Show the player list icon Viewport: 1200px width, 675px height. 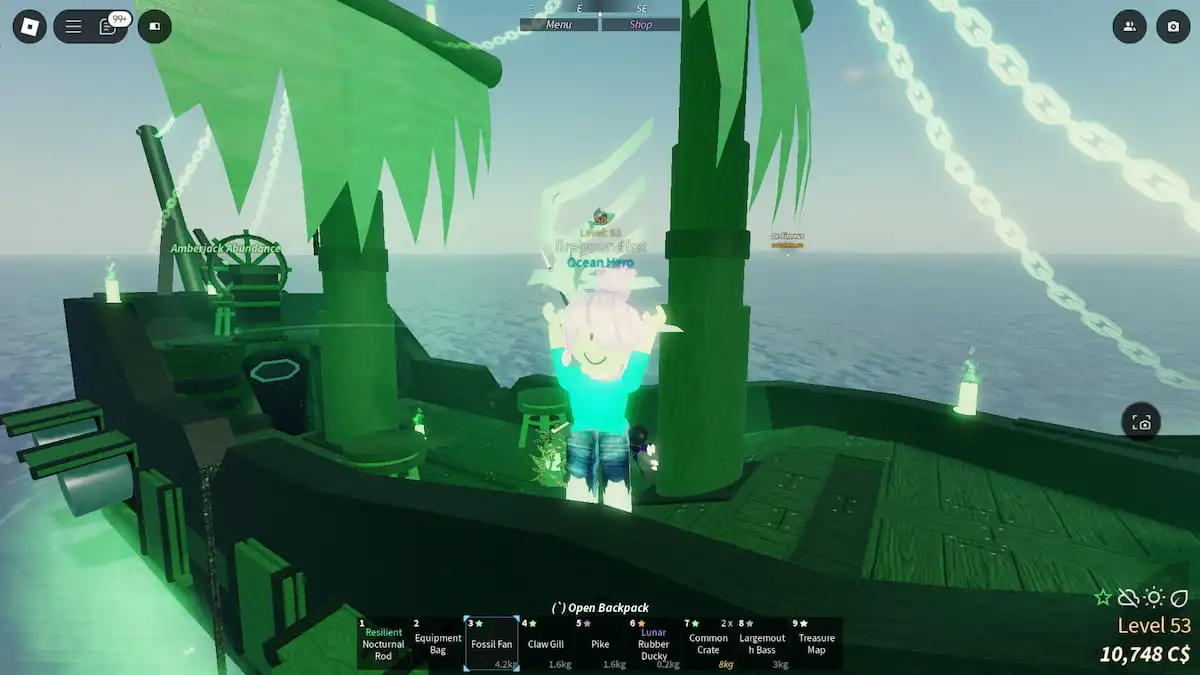tap(1129, 26)
